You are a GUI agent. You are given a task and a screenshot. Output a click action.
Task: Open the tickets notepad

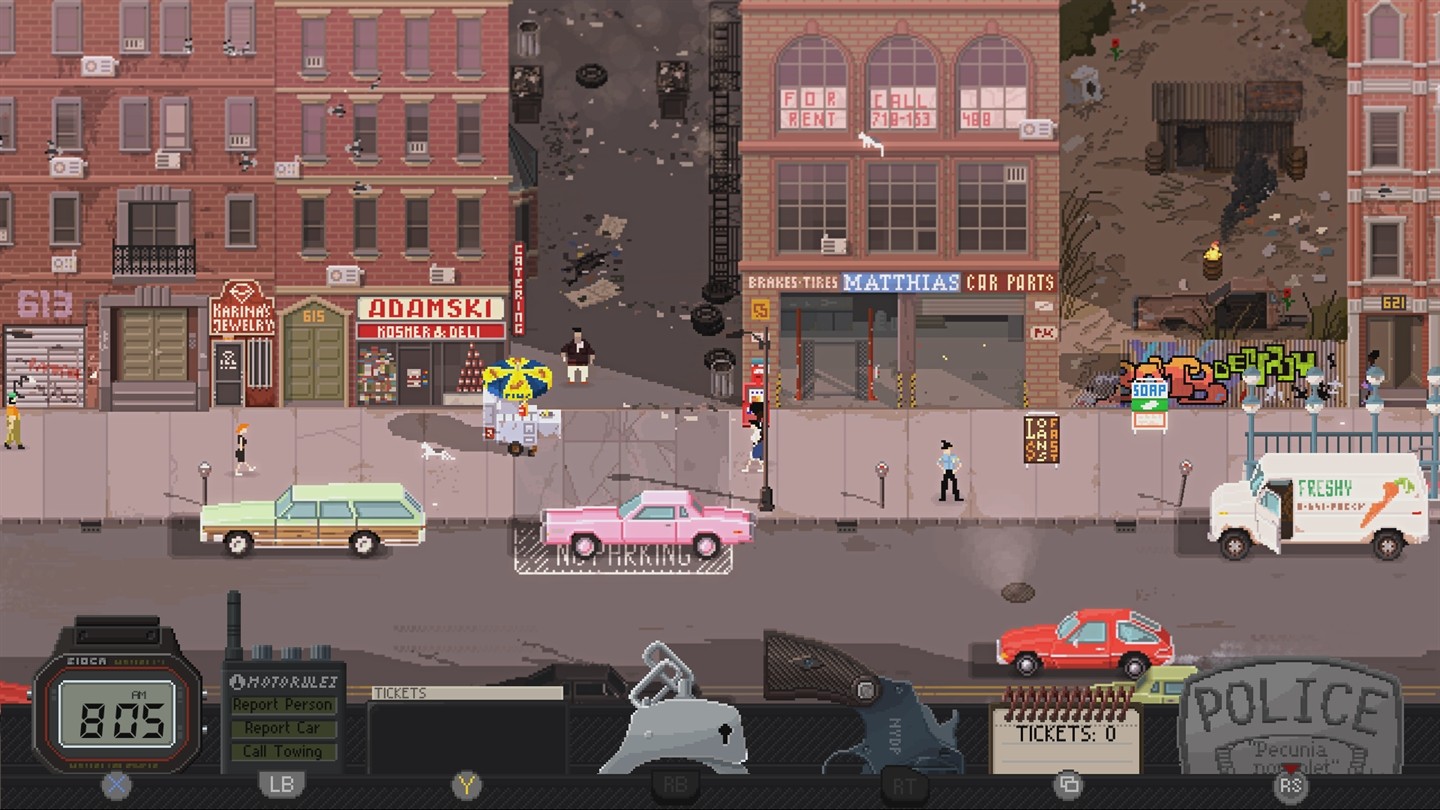point(1065,735)
